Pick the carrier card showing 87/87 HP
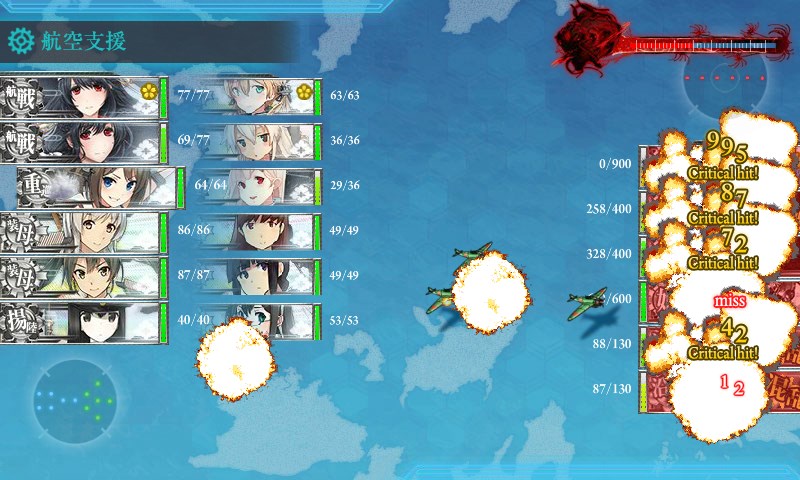 [80, 277]
